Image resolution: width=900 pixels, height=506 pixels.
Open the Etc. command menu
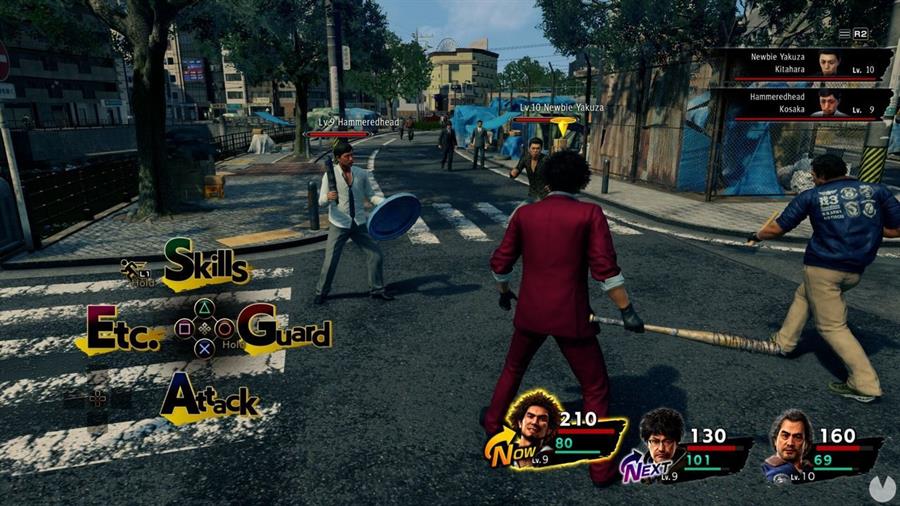pos(122,330)
